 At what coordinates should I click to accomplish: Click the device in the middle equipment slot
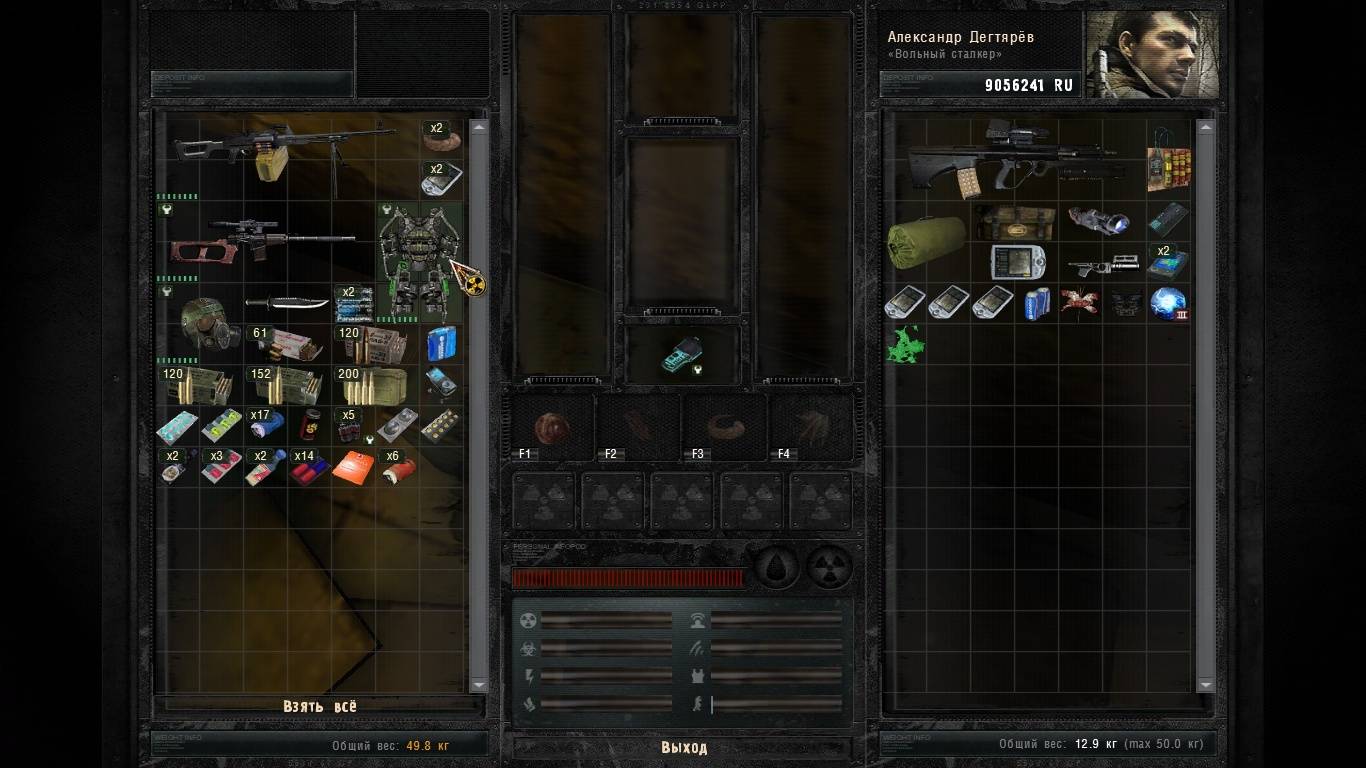684,354
